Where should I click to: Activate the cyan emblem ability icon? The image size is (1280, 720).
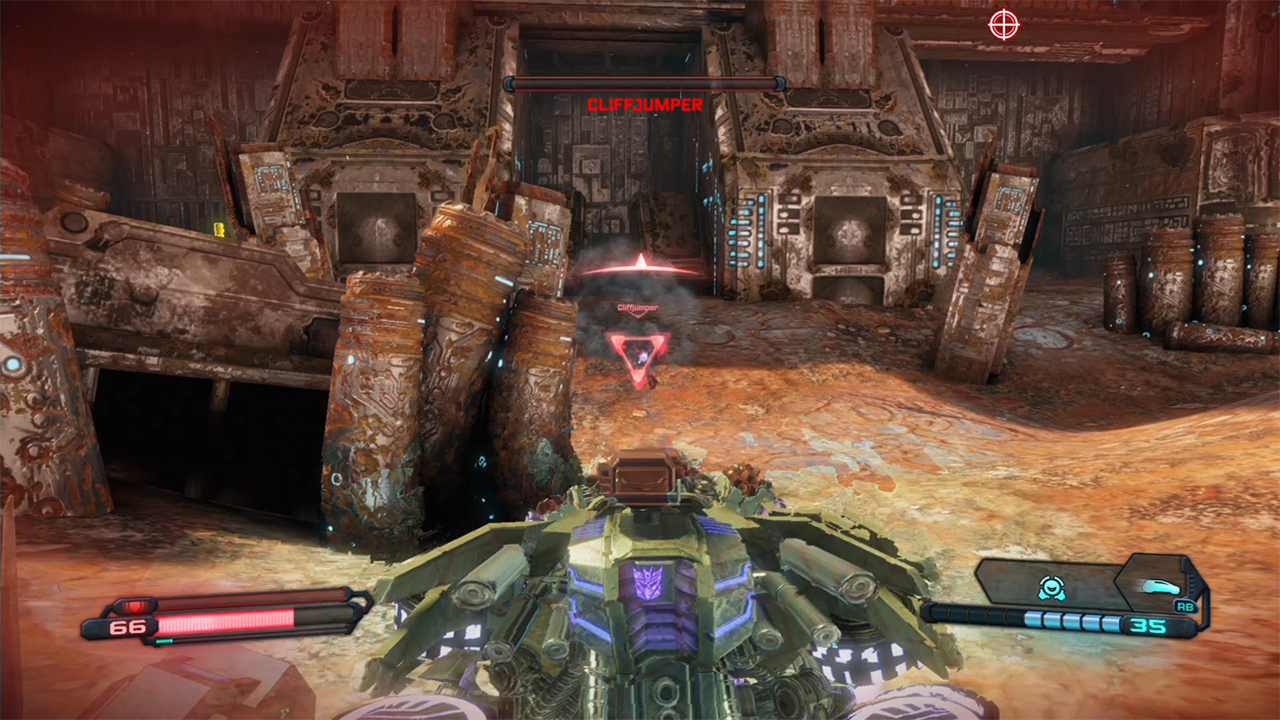pyautogui.click(x=1050, y=587)
